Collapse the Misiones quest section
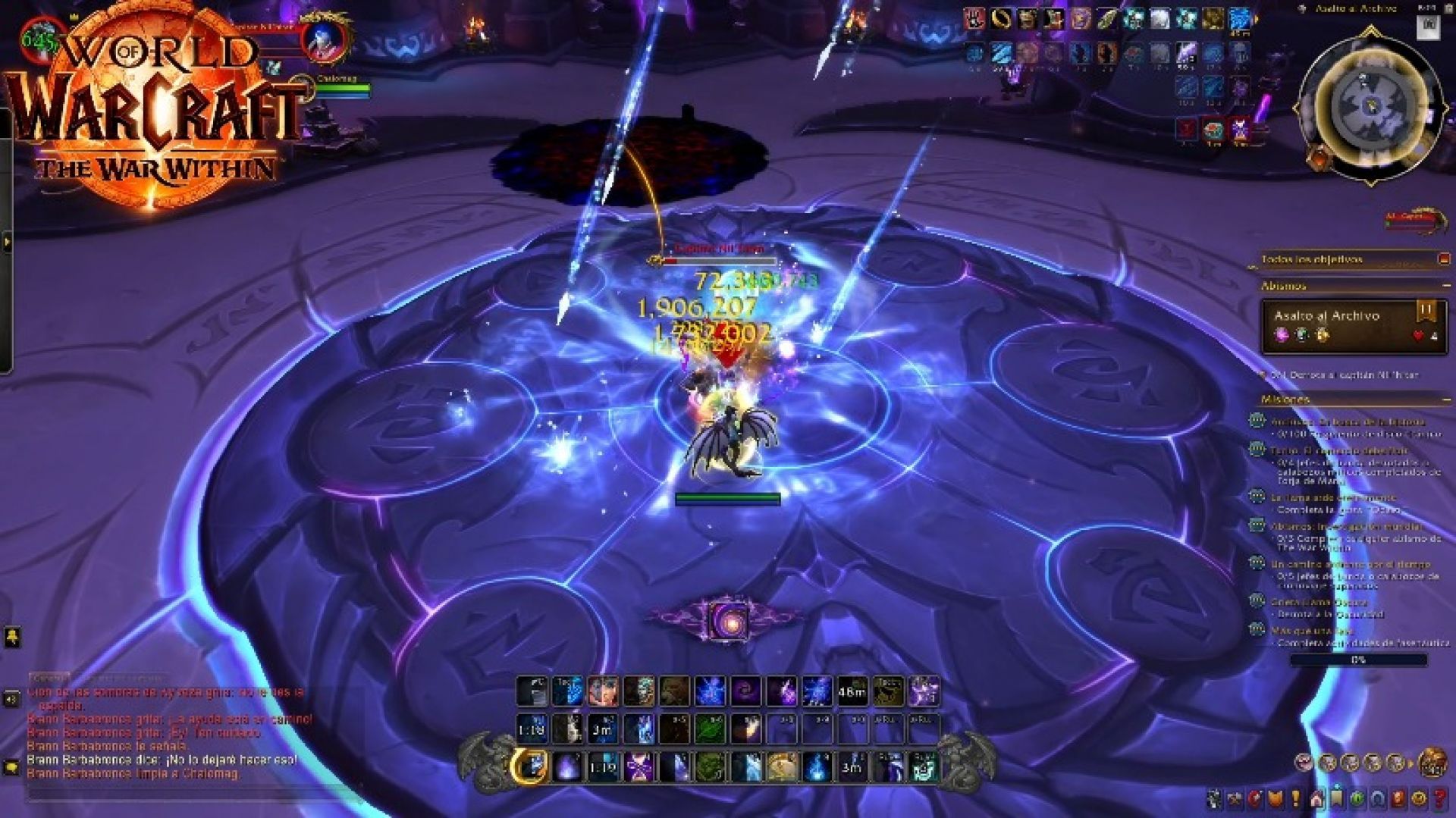1456x818 pixels. point(1446,399)
